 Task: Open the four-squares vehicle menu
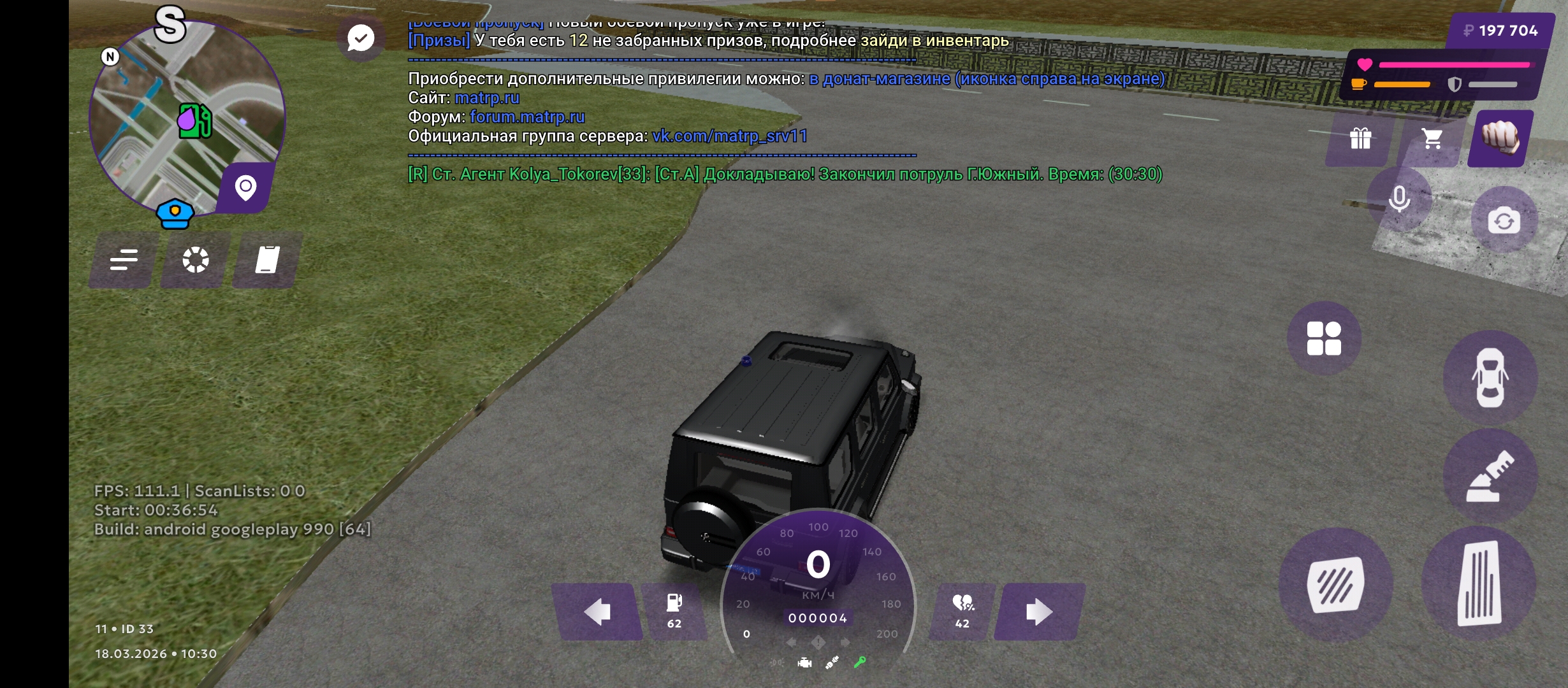click(x=1324, y=338)
